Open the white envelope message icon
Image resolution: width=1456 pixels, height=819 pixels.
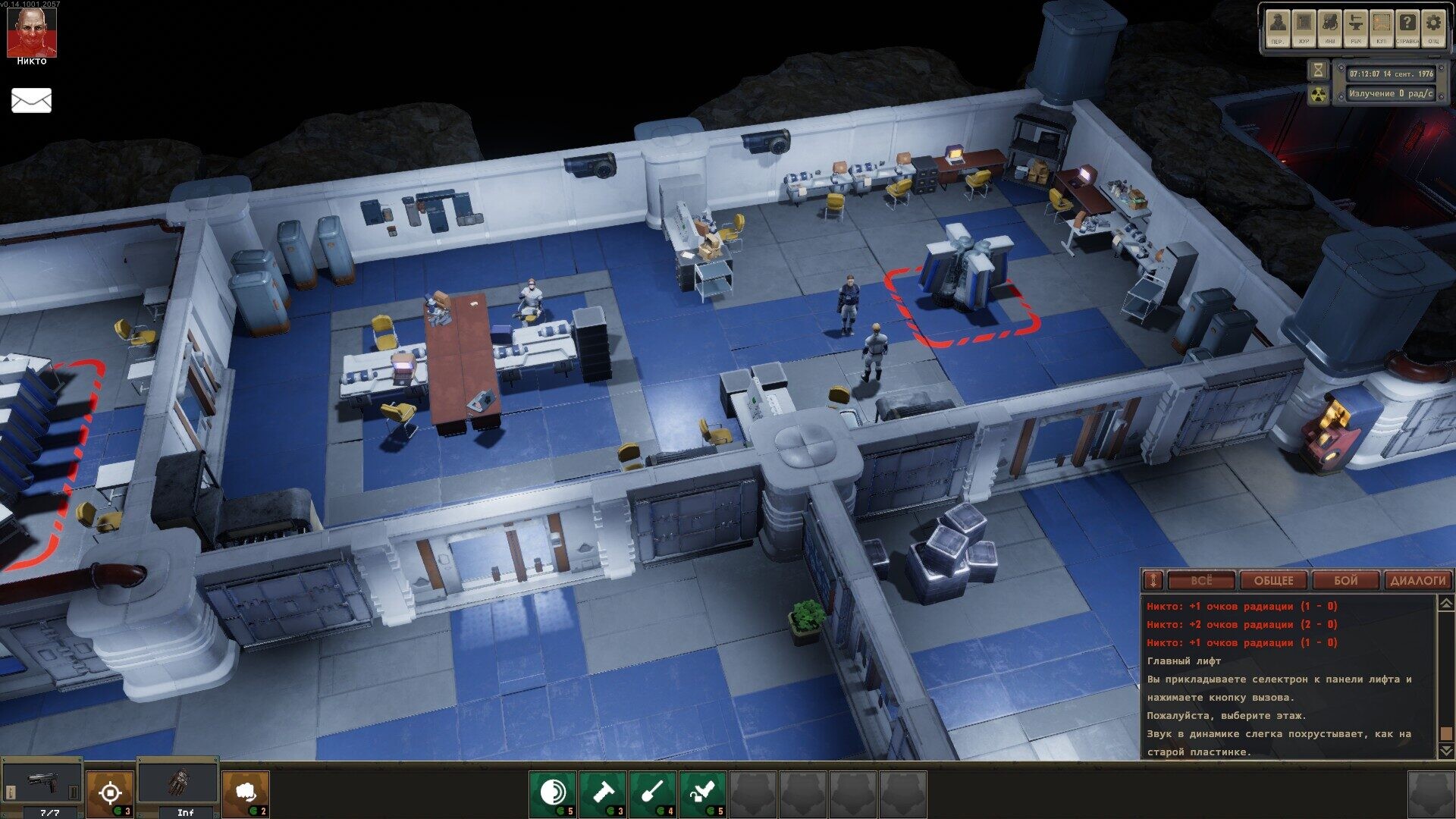coord(31,100)
